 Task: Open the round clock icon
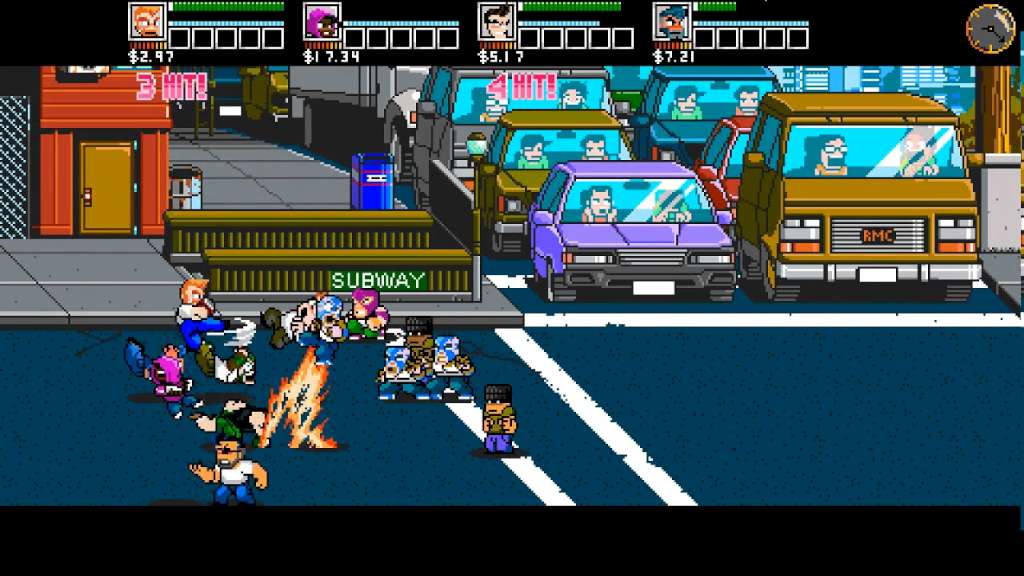pyautogui.click(x=990, y=28)
